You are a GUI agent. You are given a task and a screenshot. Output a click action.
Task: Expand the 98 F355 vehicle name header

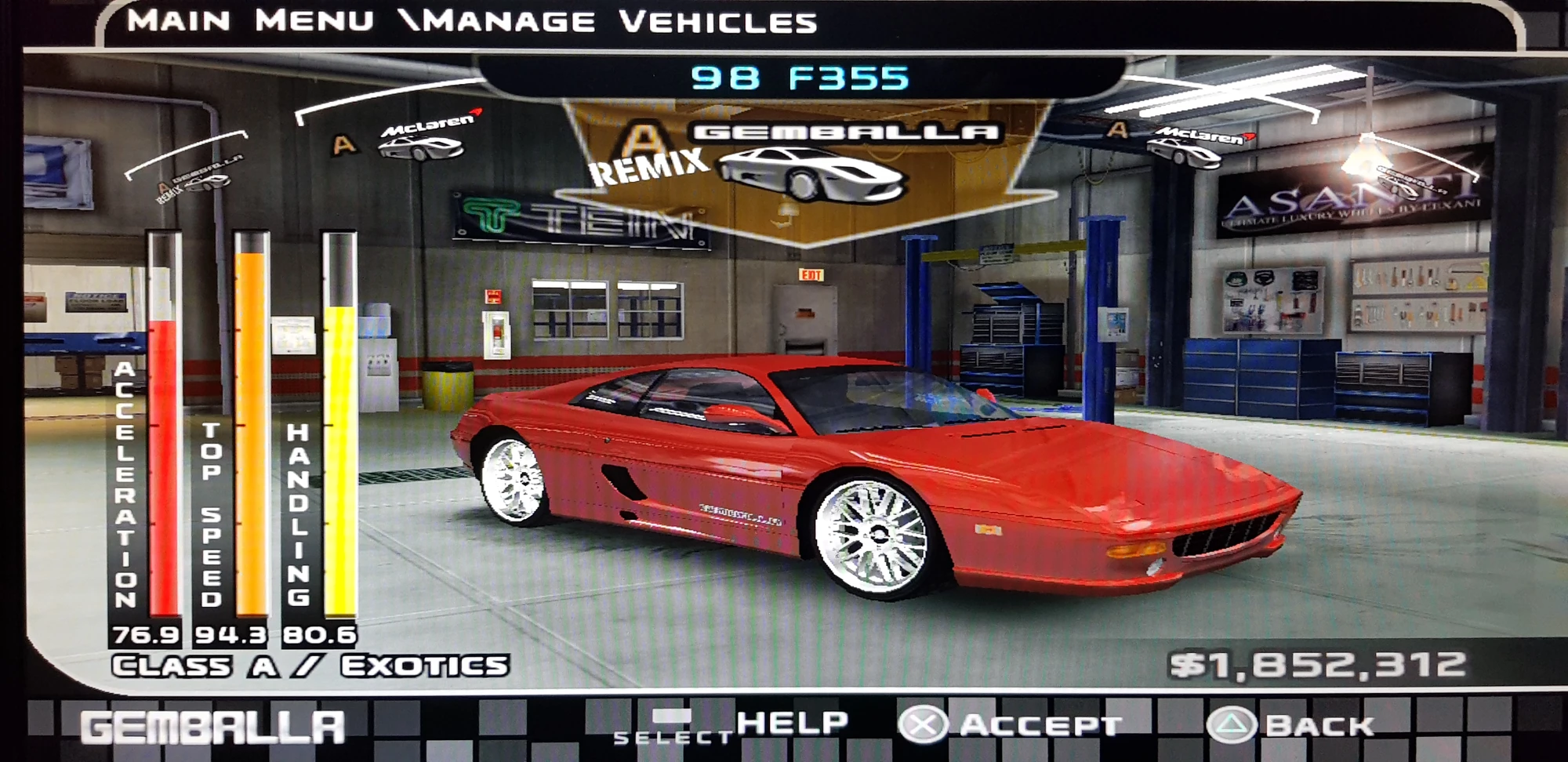click(x=798, y=77)
